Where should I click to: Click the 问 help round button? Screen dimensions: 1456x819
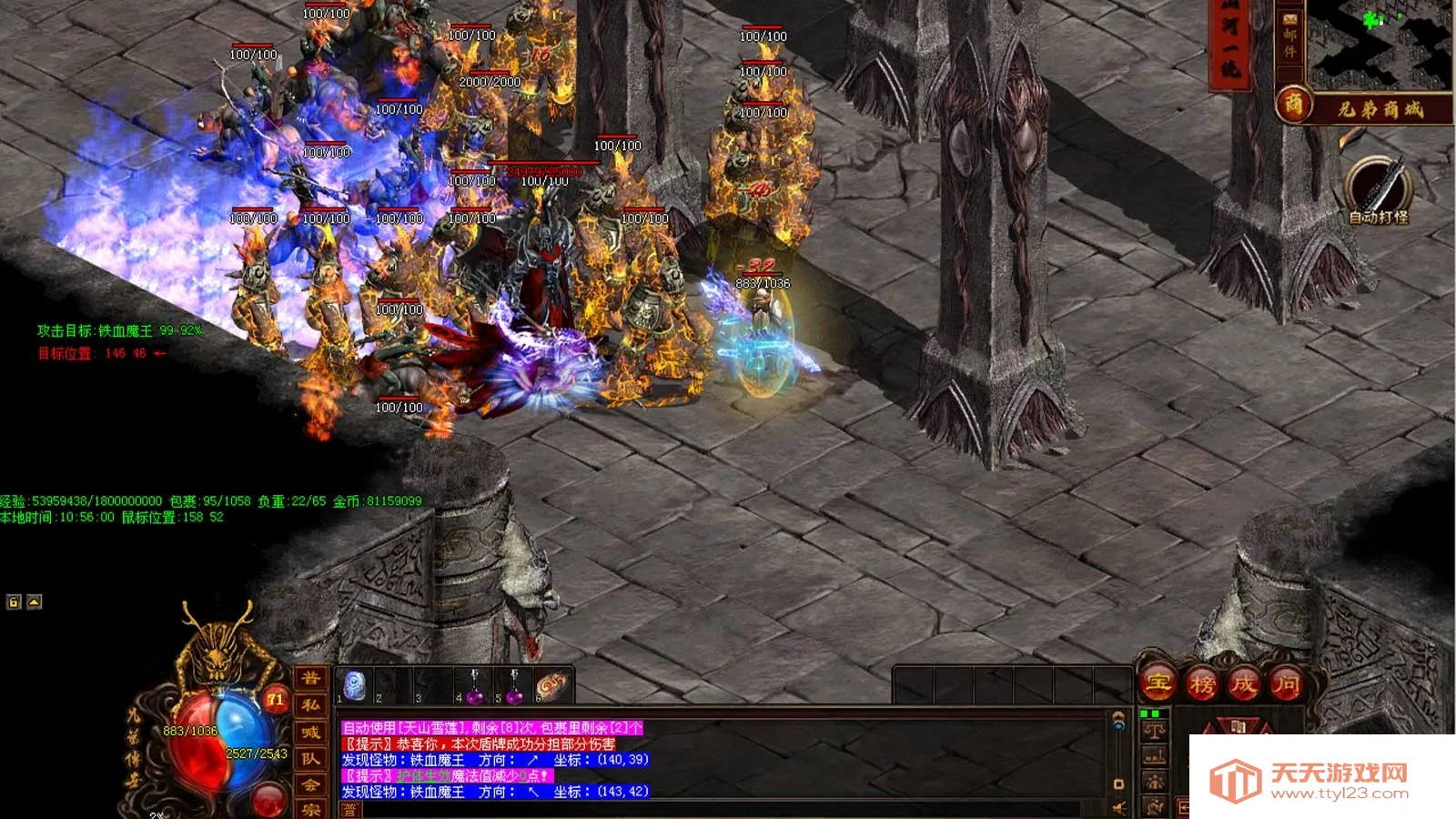click(1286, 683)
